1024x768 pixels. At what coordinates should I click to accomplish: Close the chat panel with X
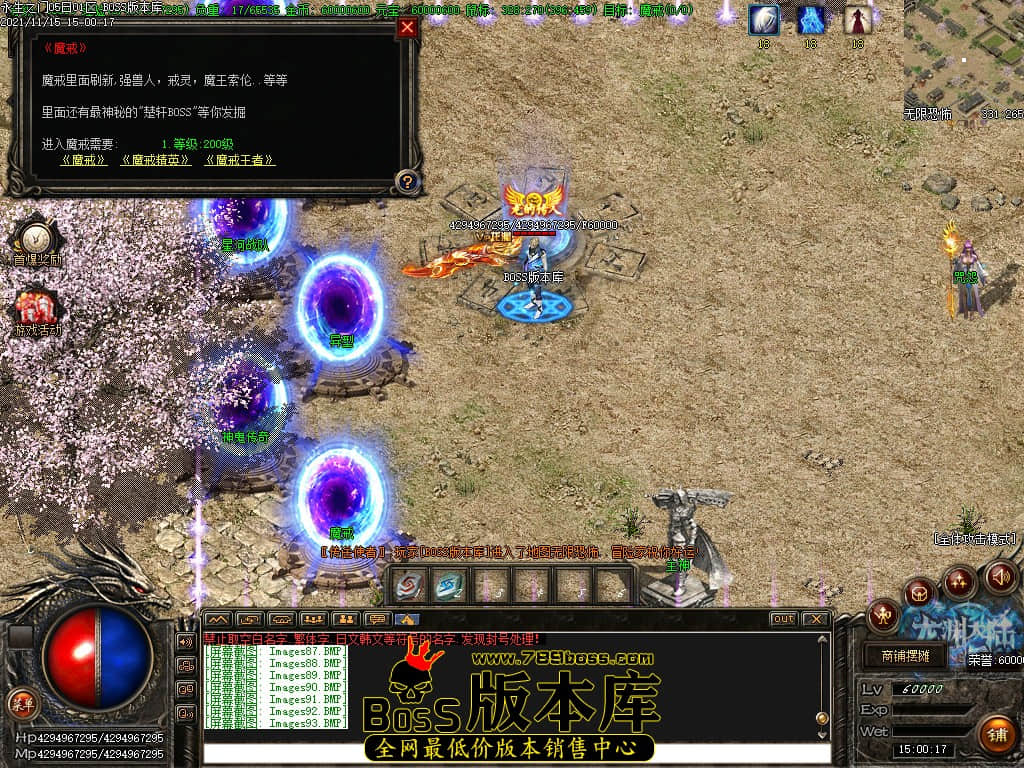point(816,619)
